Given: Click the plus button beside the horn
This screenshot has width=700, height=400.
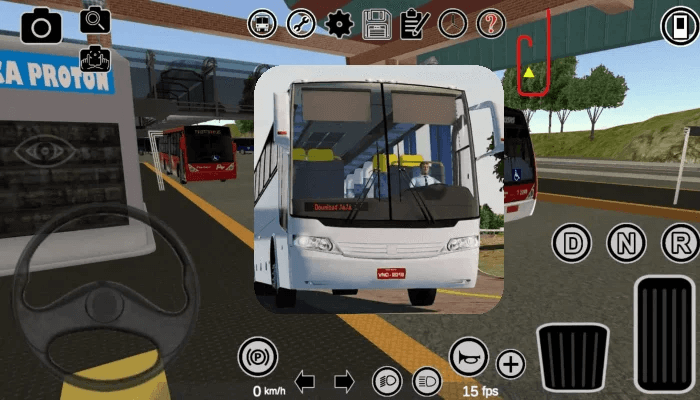Looking at the screenshot, I should [511, 364].
